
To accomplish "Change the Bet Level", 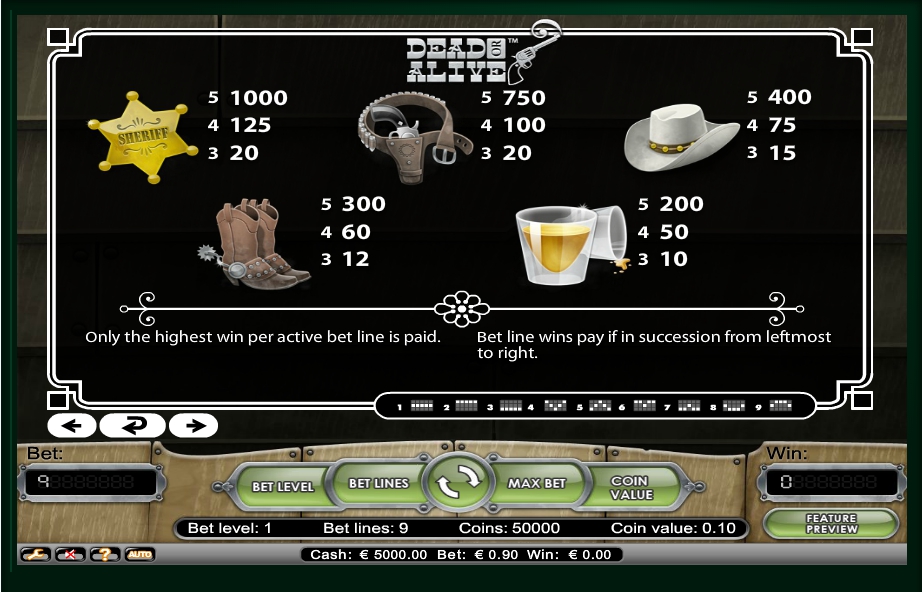I will pyautogui.click(x=281, y=486).
